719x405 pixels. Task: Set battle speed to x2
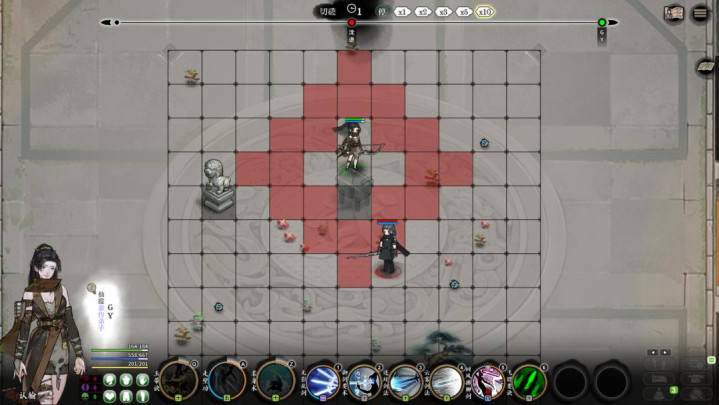point(422,12)
